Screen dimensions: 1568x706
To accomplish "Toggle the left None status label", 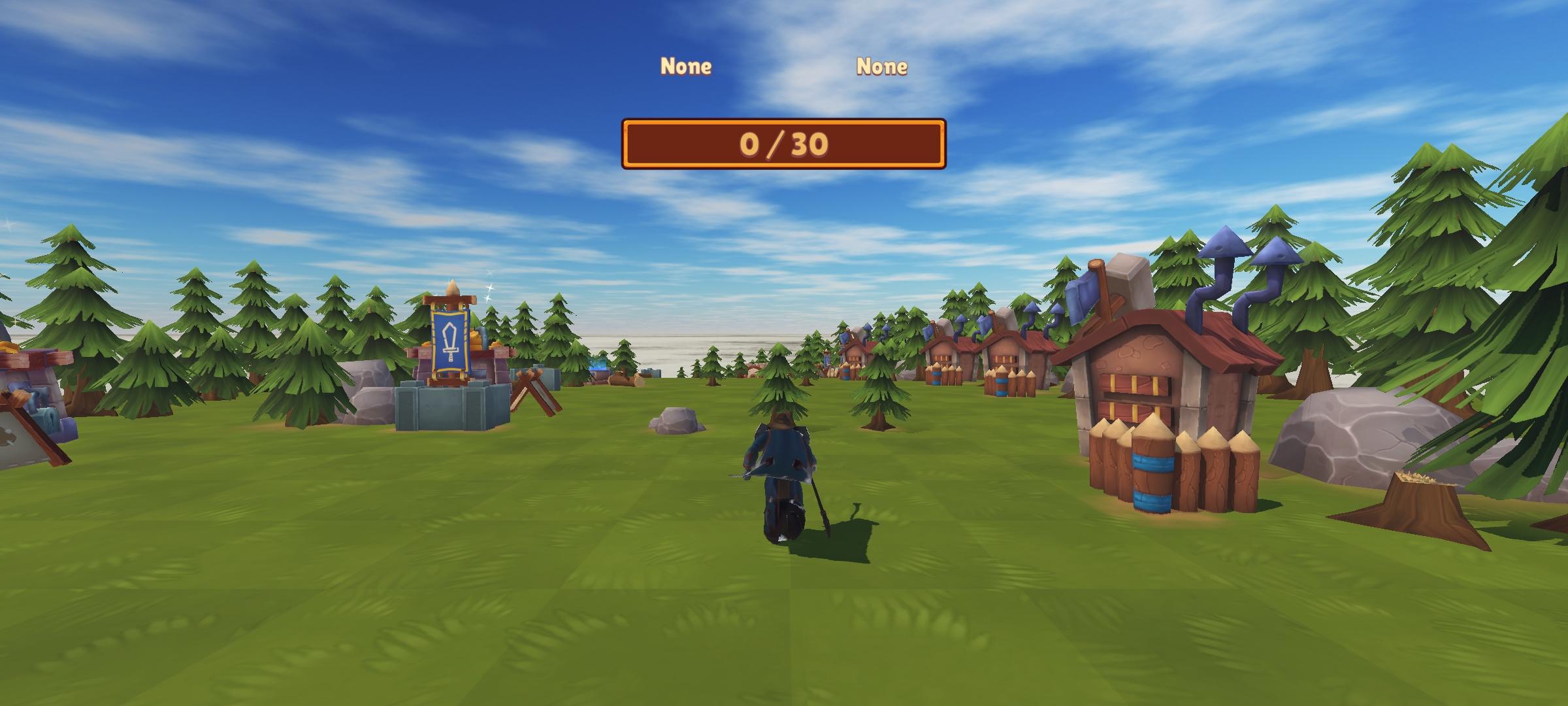I will [x=686, y=65].
